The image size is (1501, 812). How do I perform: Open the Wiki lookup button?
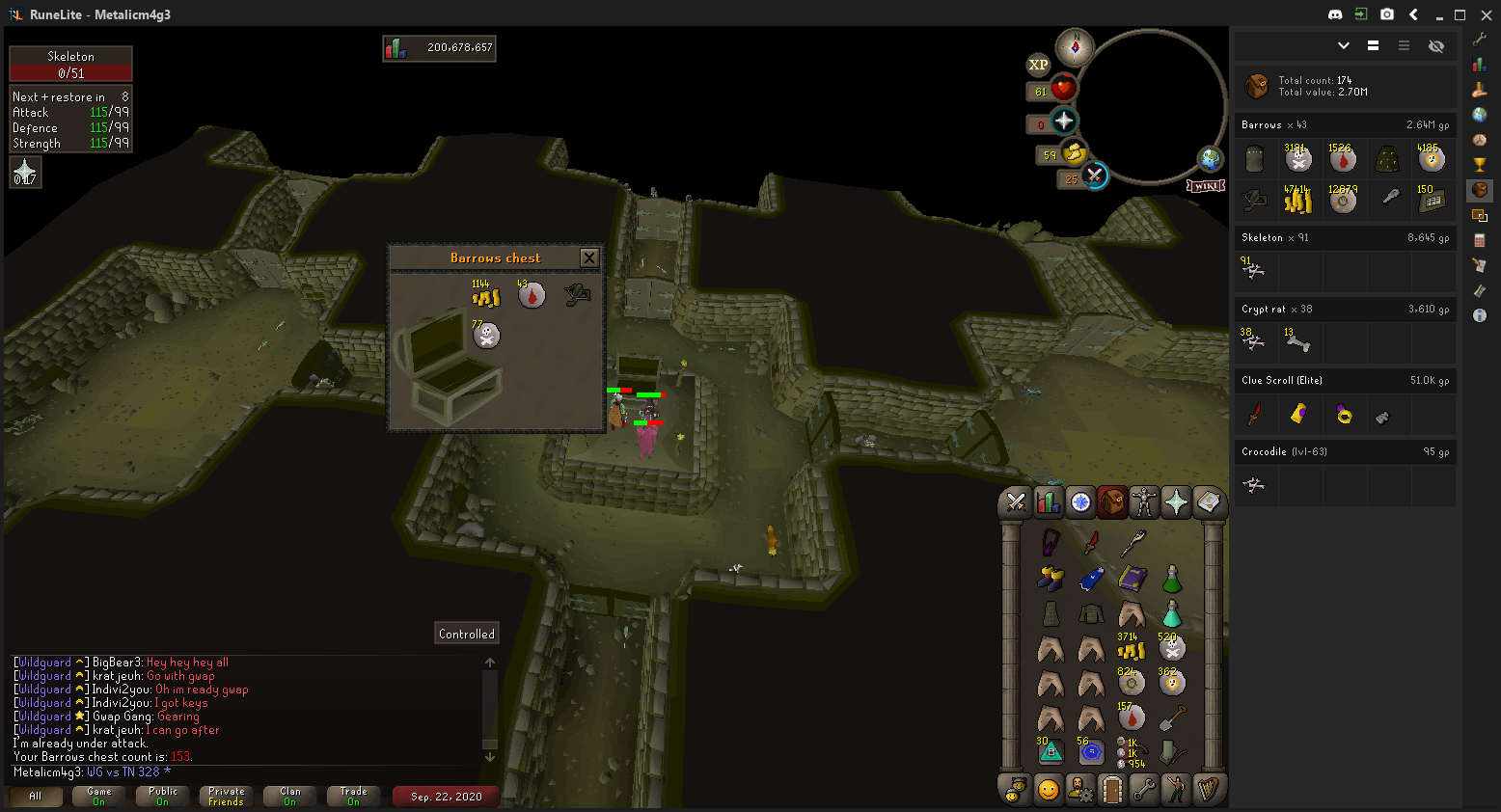point(1206,185)
